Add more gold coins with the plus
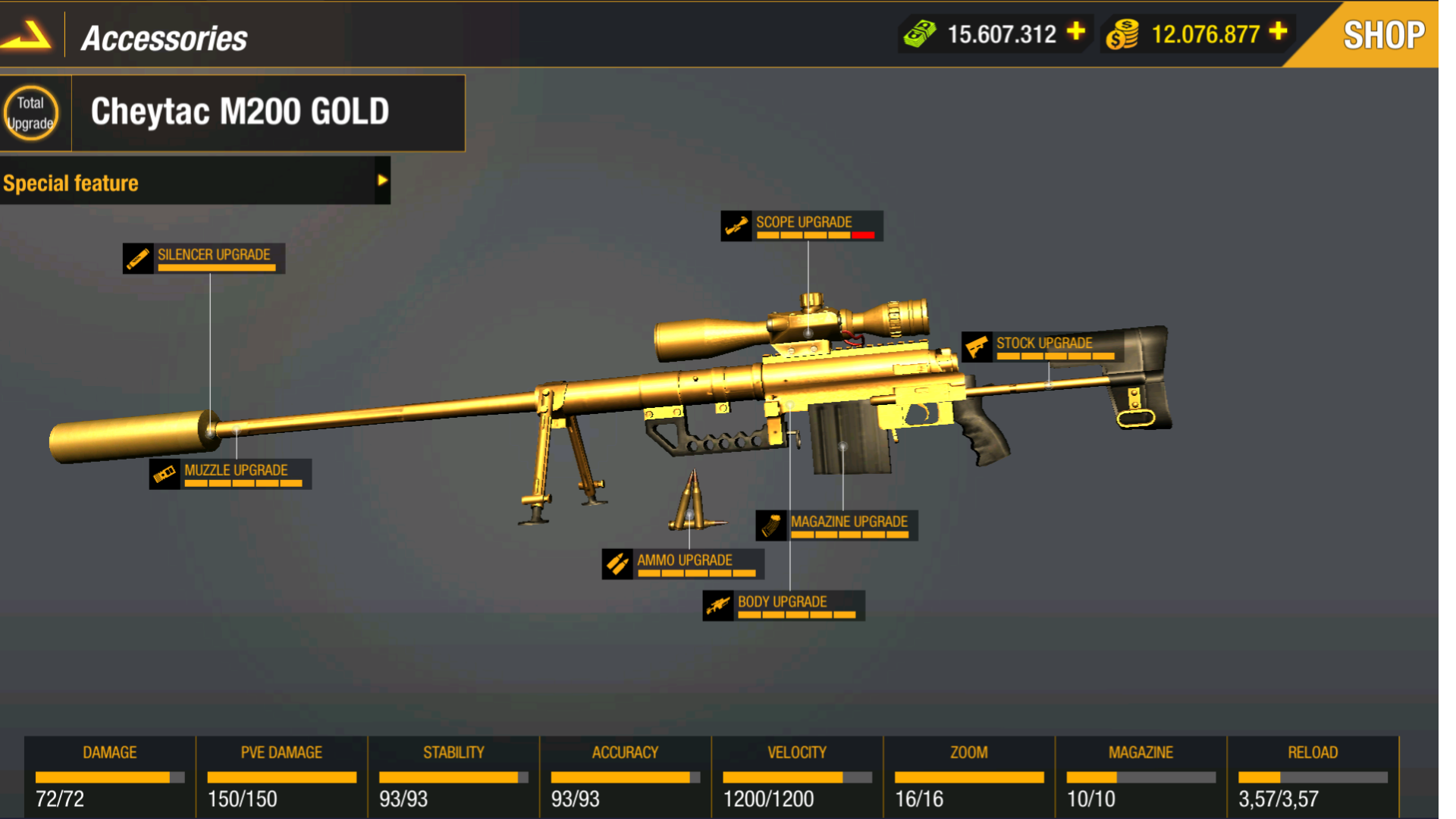This screenshot has width=1456, height=819. (1279, 32)
